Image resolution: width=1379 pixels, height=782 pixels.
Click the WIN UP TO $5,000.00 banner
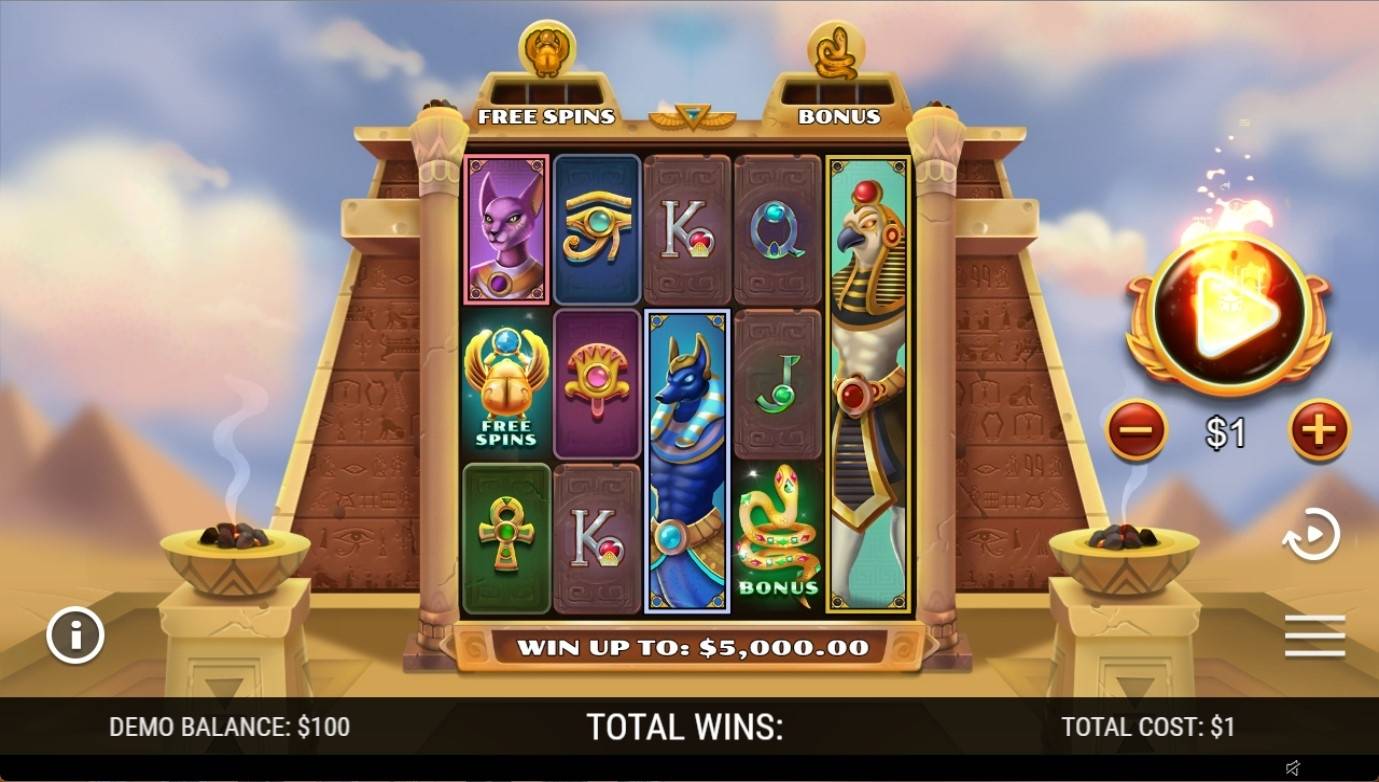(690, 648)
